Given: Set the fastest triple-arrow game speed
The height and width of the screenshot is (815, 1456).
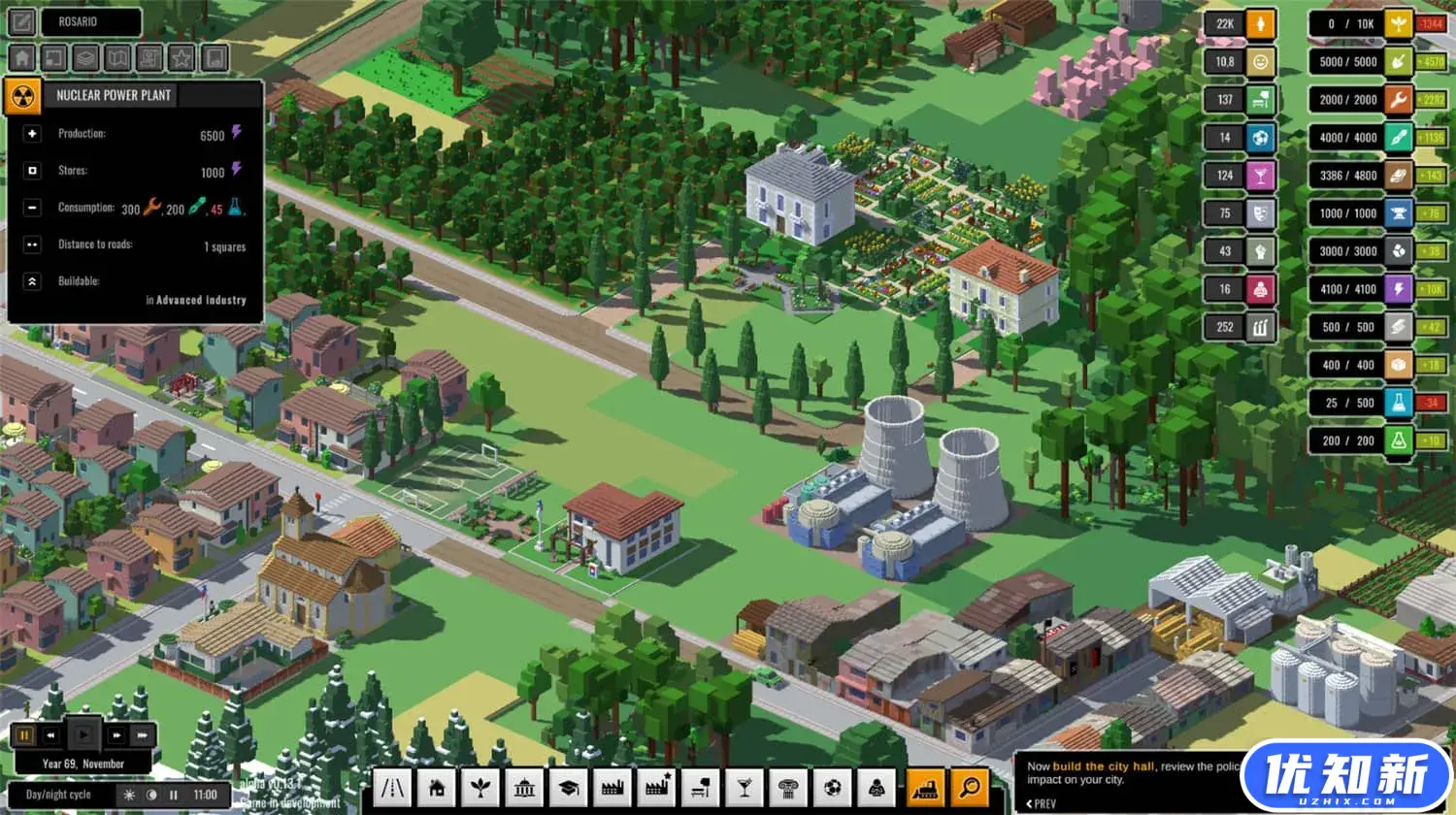Looking at the screenshot, I should 143,735.
